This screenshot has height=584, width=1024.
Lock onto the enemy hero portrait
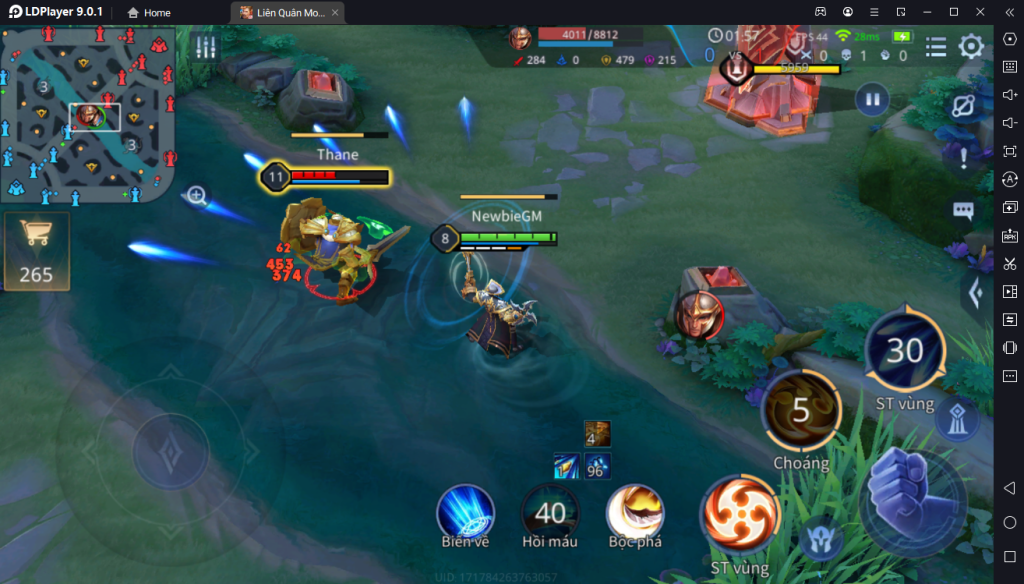click(698, 315)
